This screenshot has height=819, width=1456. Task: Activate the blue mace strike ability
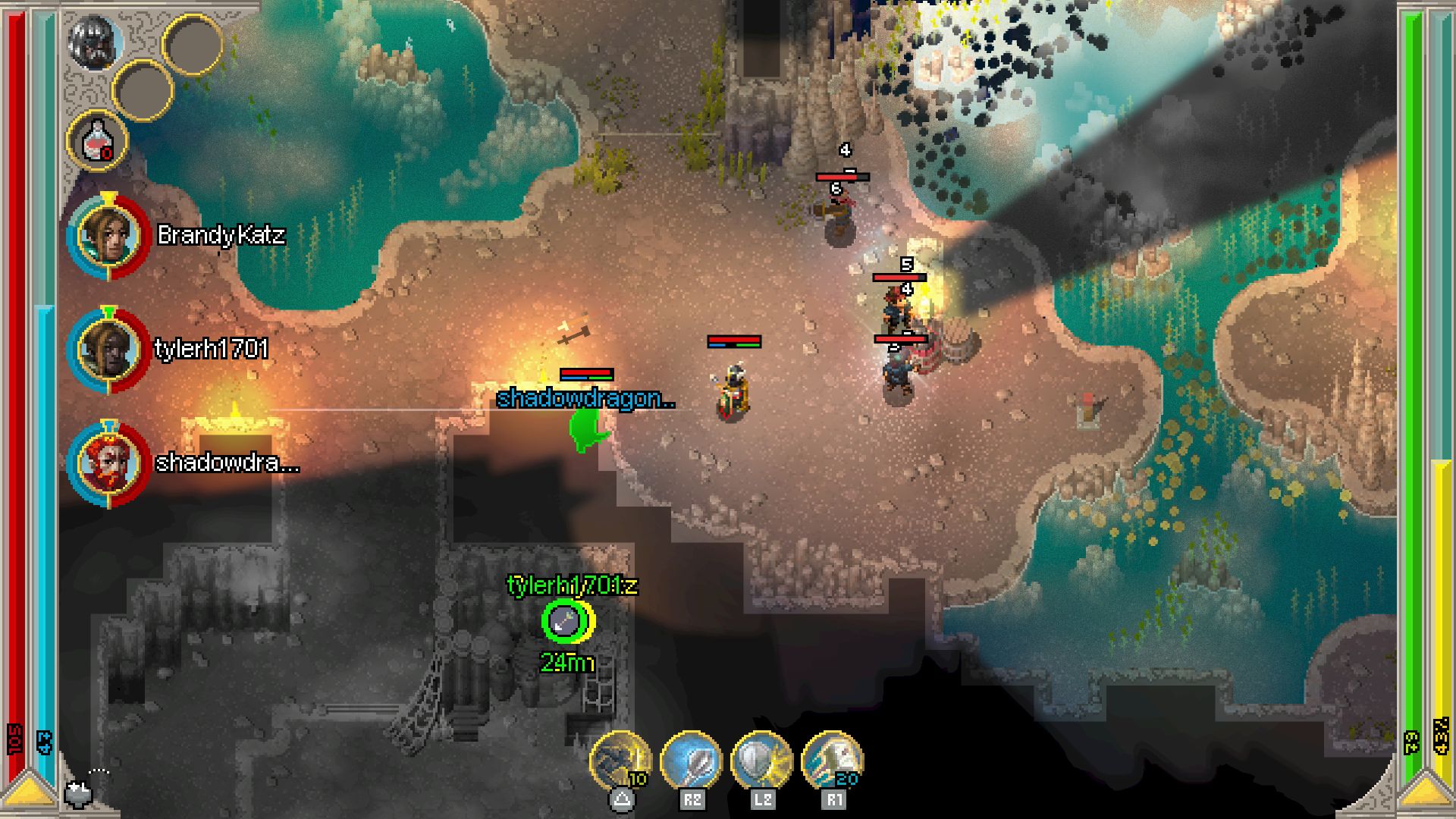click(x=691, y=760)
